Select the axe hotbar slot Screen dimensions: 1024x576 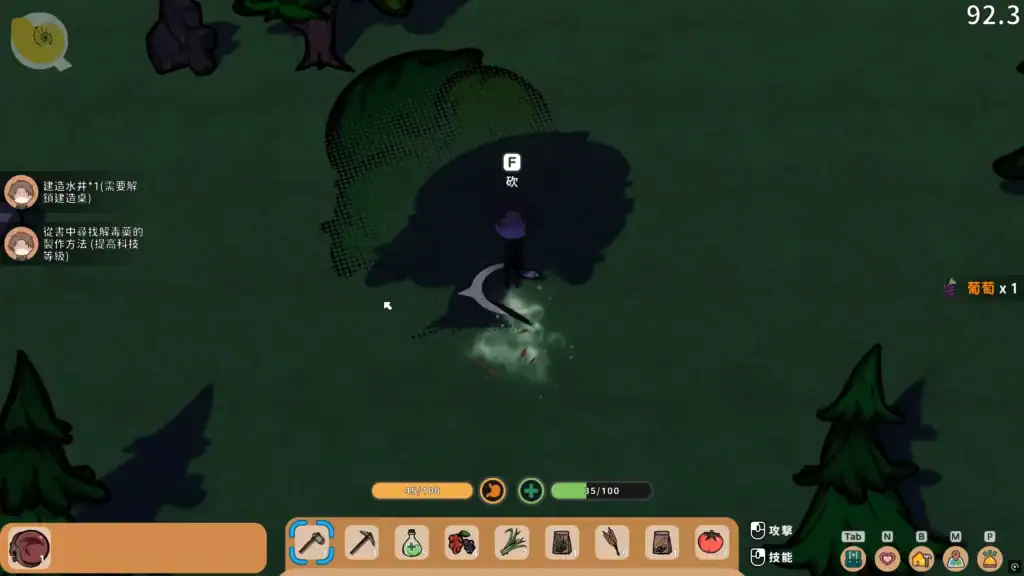[x=312, y=543]
